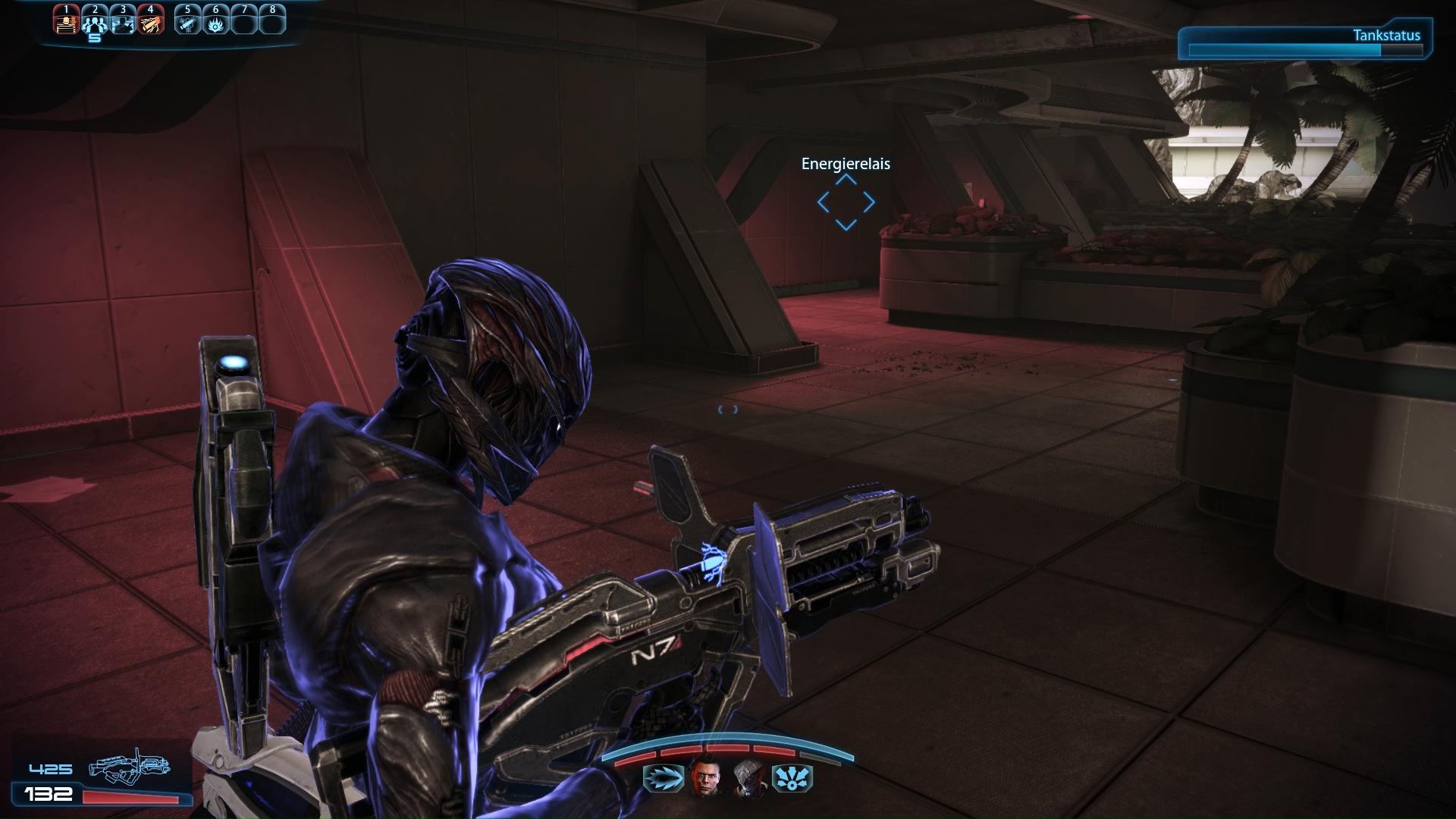Viewport: 1456px width, 819px height.
Task: Use the right squadmate's burst power icon
Action: pyautogui.click(x=792, y=779)
